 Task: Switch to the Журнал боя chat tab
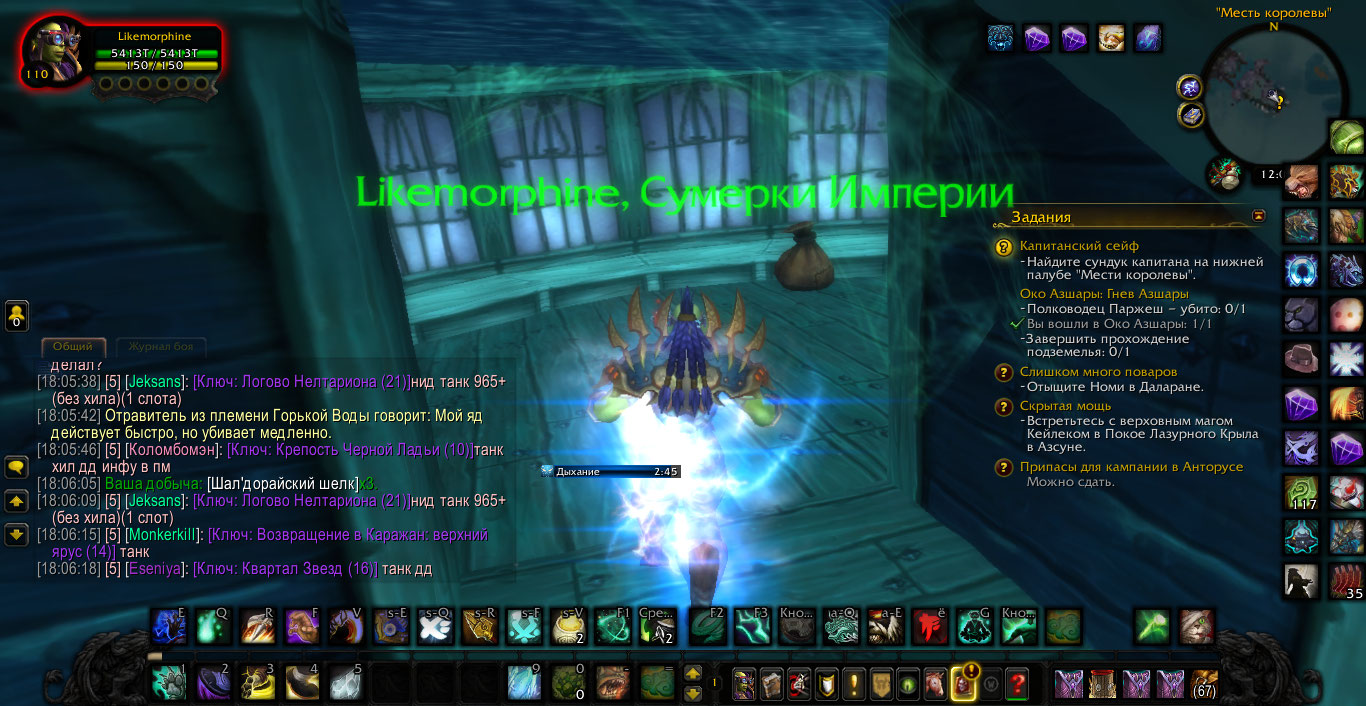(161, 347)
